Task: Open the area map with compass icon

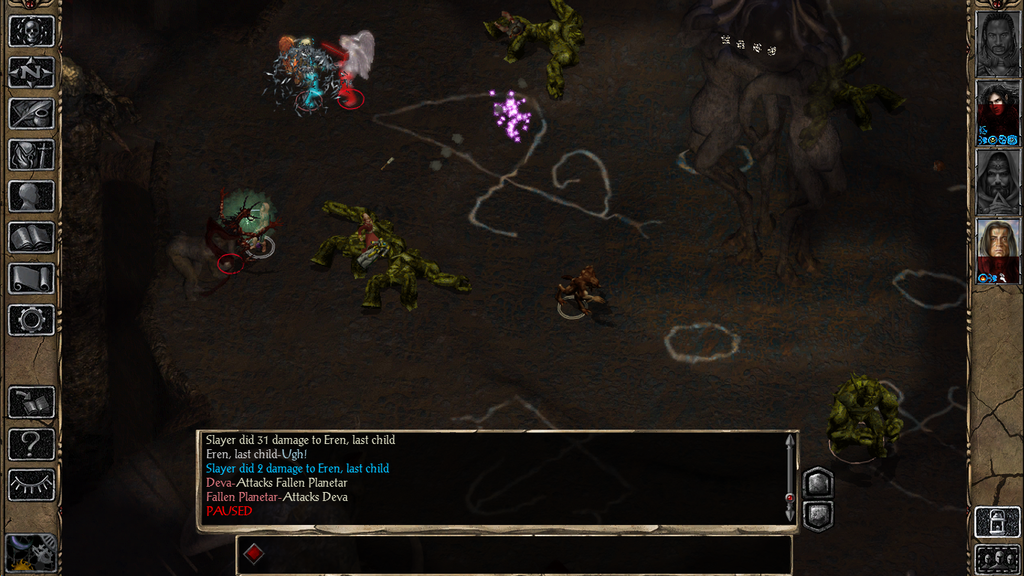Action: pos(31,72)
